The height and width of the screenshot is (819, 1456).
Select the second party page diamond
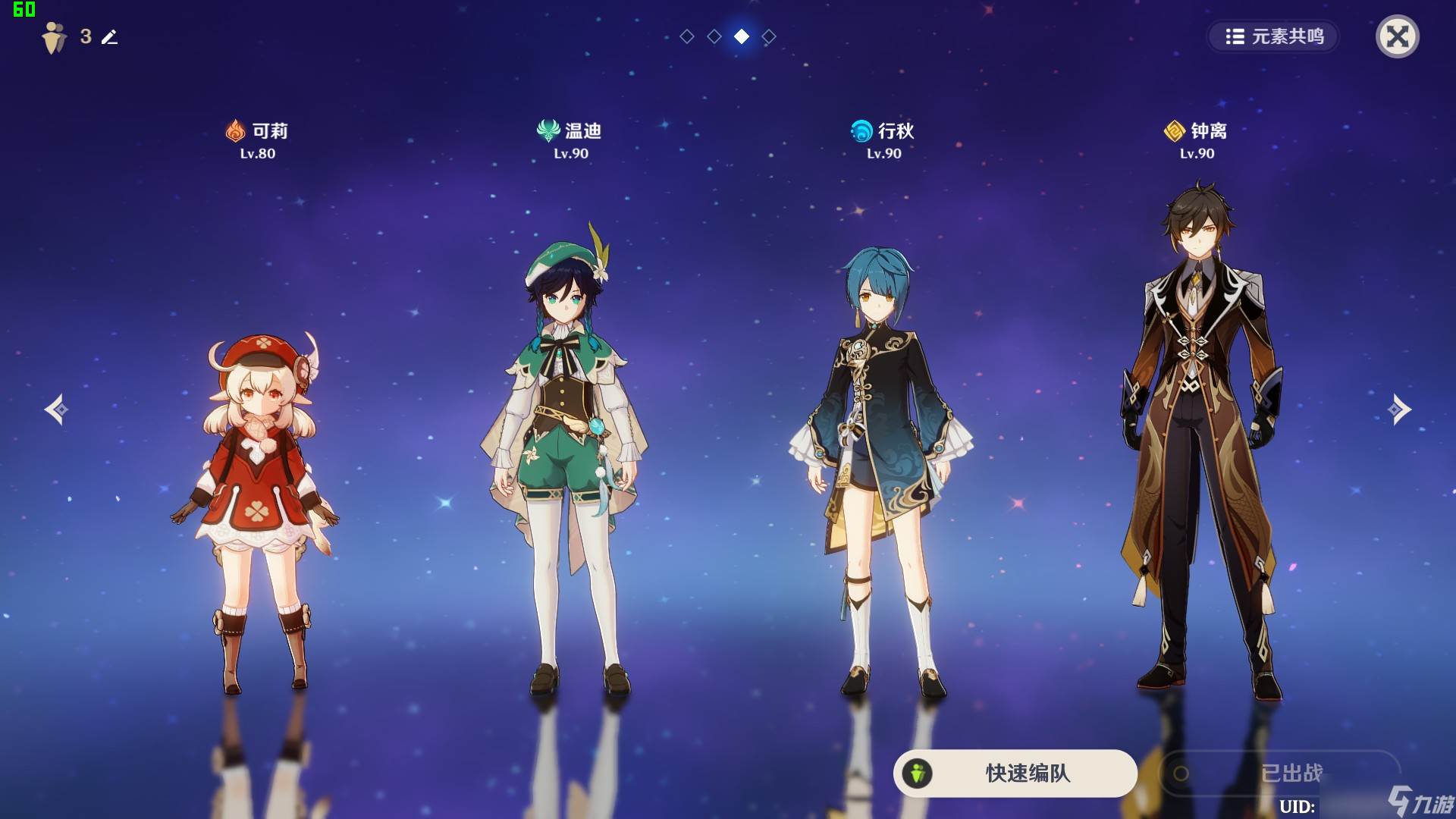click(x=714, y=36)
